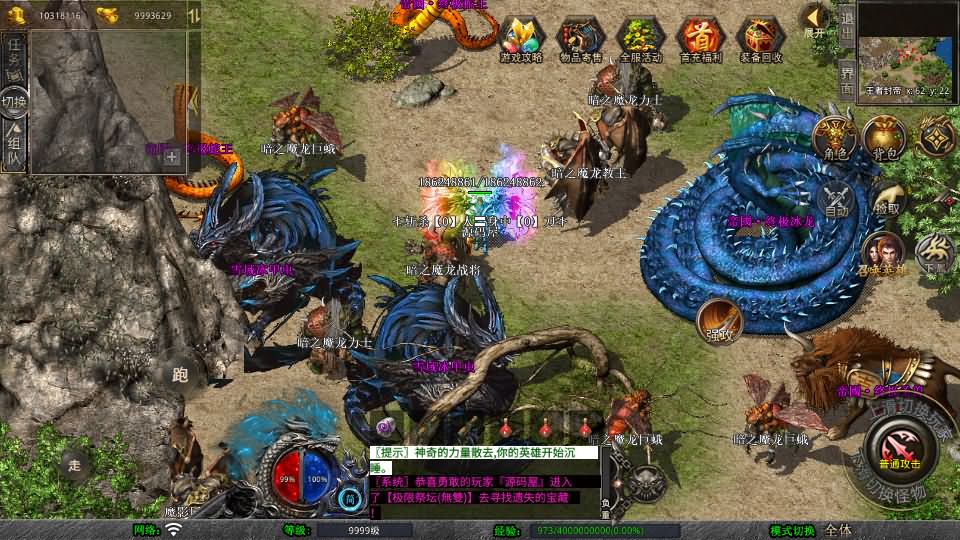960x540 pixels.
Task: Open the 首充福利 first-recharge bonus
Action: pos(700,39)
